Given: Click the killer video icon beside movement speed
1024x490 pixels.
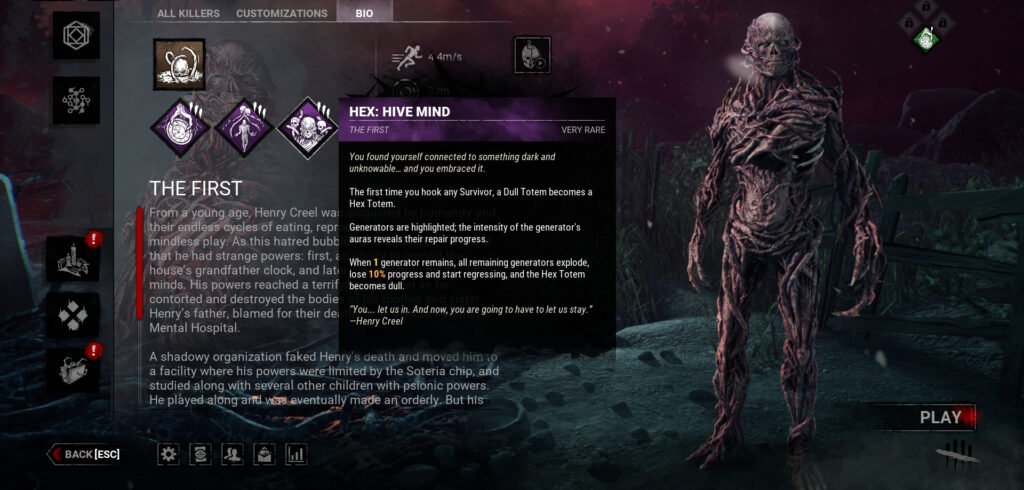Looking at the screenshot, I should [532, 55].
